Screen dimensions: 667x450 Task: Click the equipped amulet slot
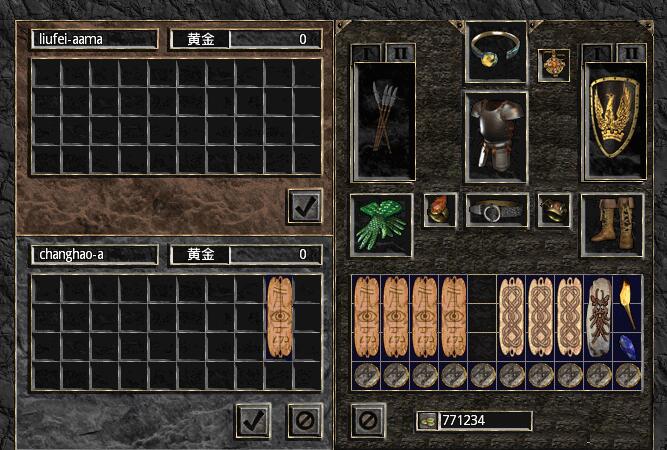(553, 63)
